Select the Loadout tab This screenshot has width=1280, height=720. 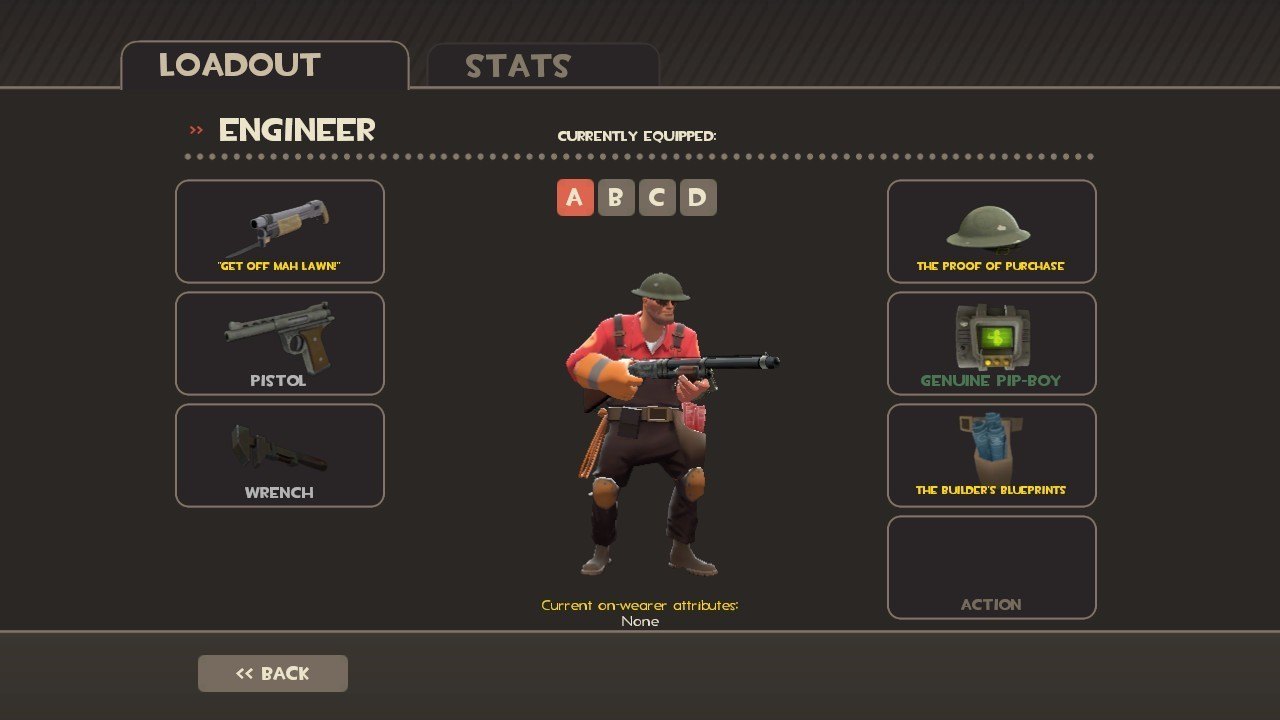point(264,66)
